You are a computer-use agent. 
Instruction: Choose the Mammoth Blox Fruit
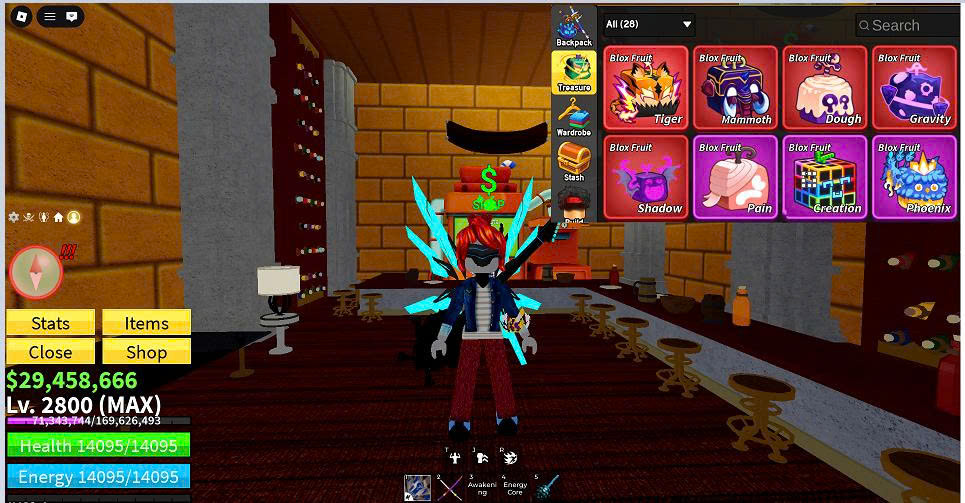735,87
